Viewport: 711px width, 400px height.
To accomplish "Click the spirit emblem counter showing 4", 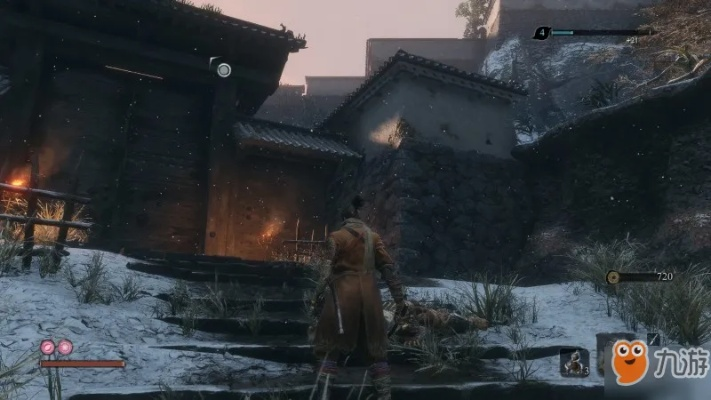I will click(x=542, y=32).
